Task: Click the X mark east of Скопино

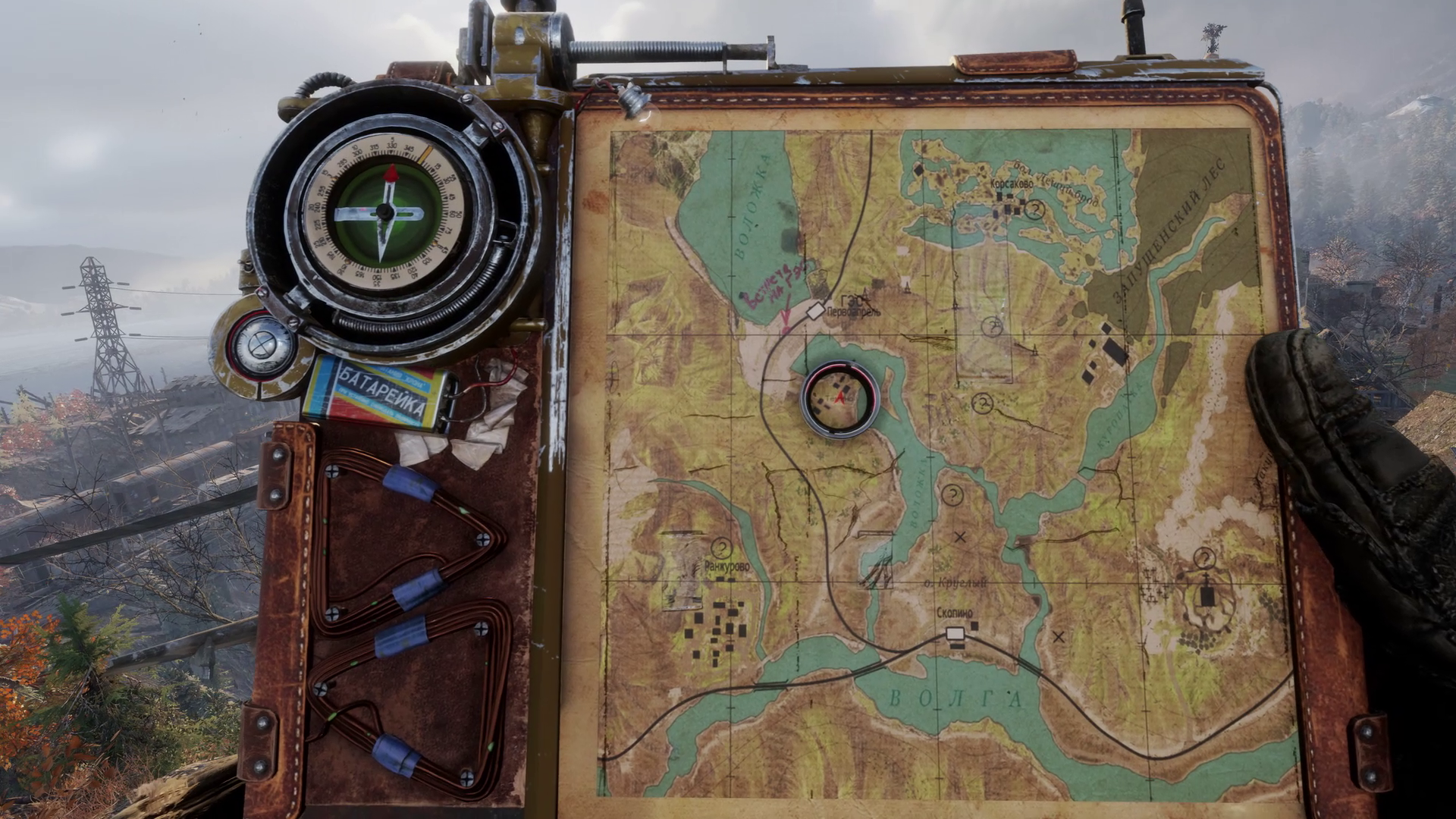Action: coord(1059,637)
